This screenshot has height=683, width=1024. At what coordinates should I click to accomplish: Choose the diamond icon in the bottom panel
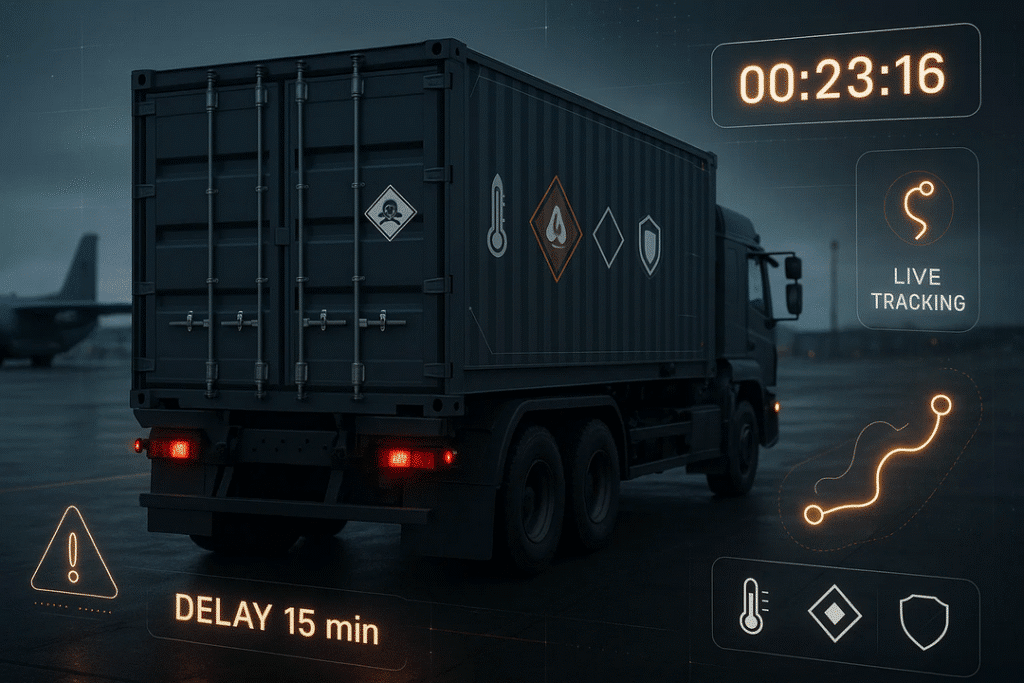click(x=834, y=614)
